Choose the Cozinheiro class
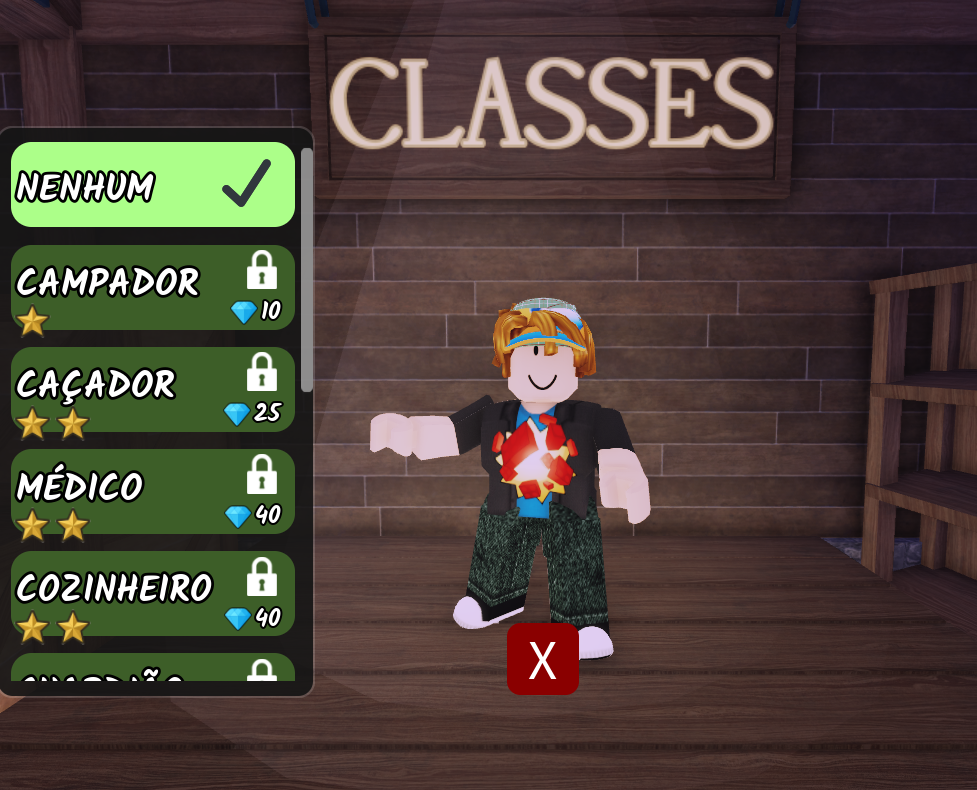 click(x=153, y=594)
